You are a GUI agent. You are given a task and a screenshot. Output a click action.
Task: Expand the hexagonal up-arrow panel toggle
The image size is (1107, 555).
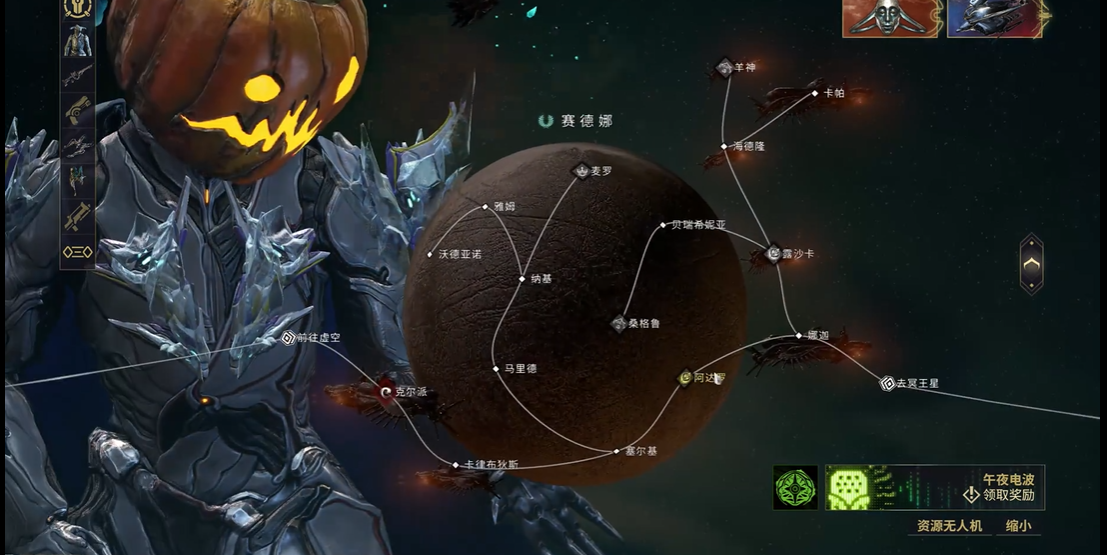[x=1031, y=264]
